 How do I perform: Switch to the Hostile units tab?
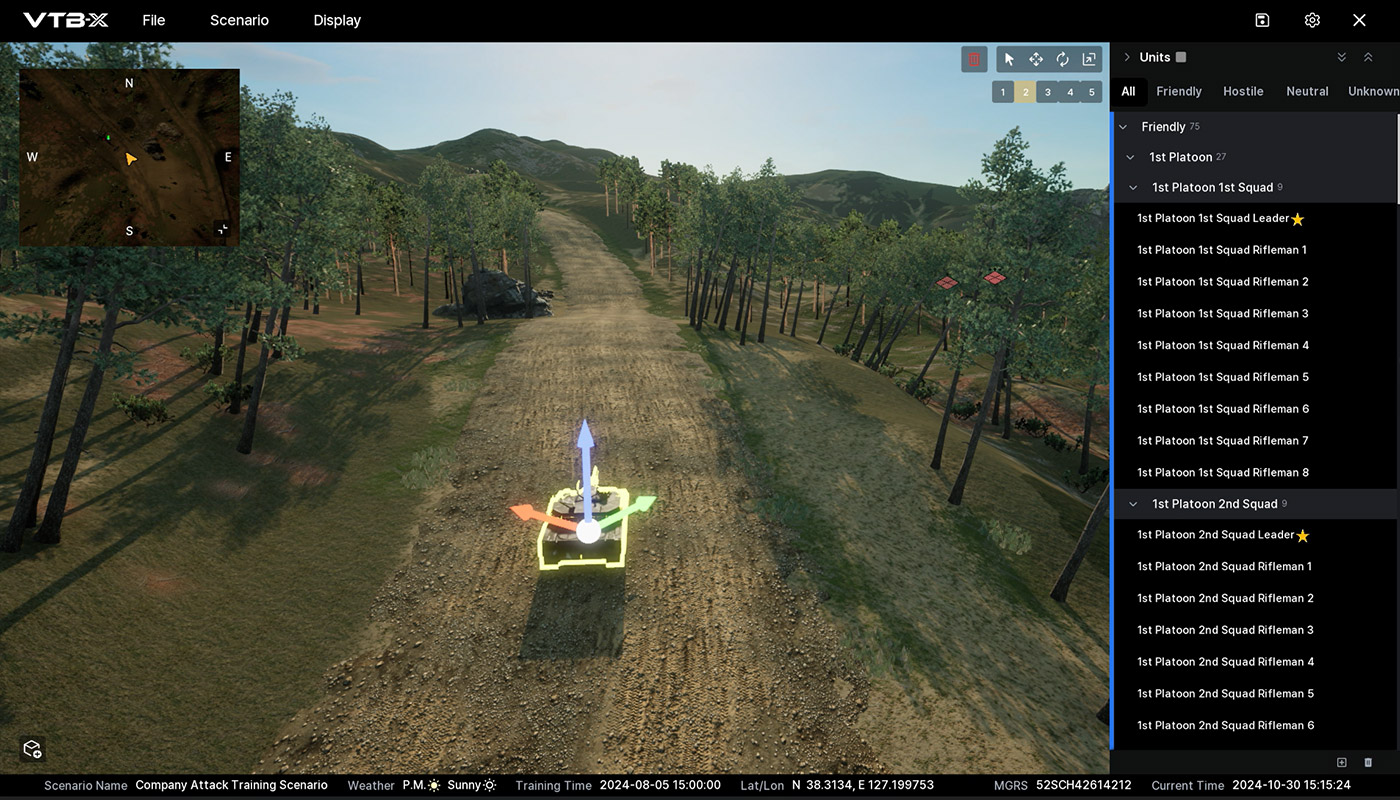pyautogui.click(x=1243, y=91)
